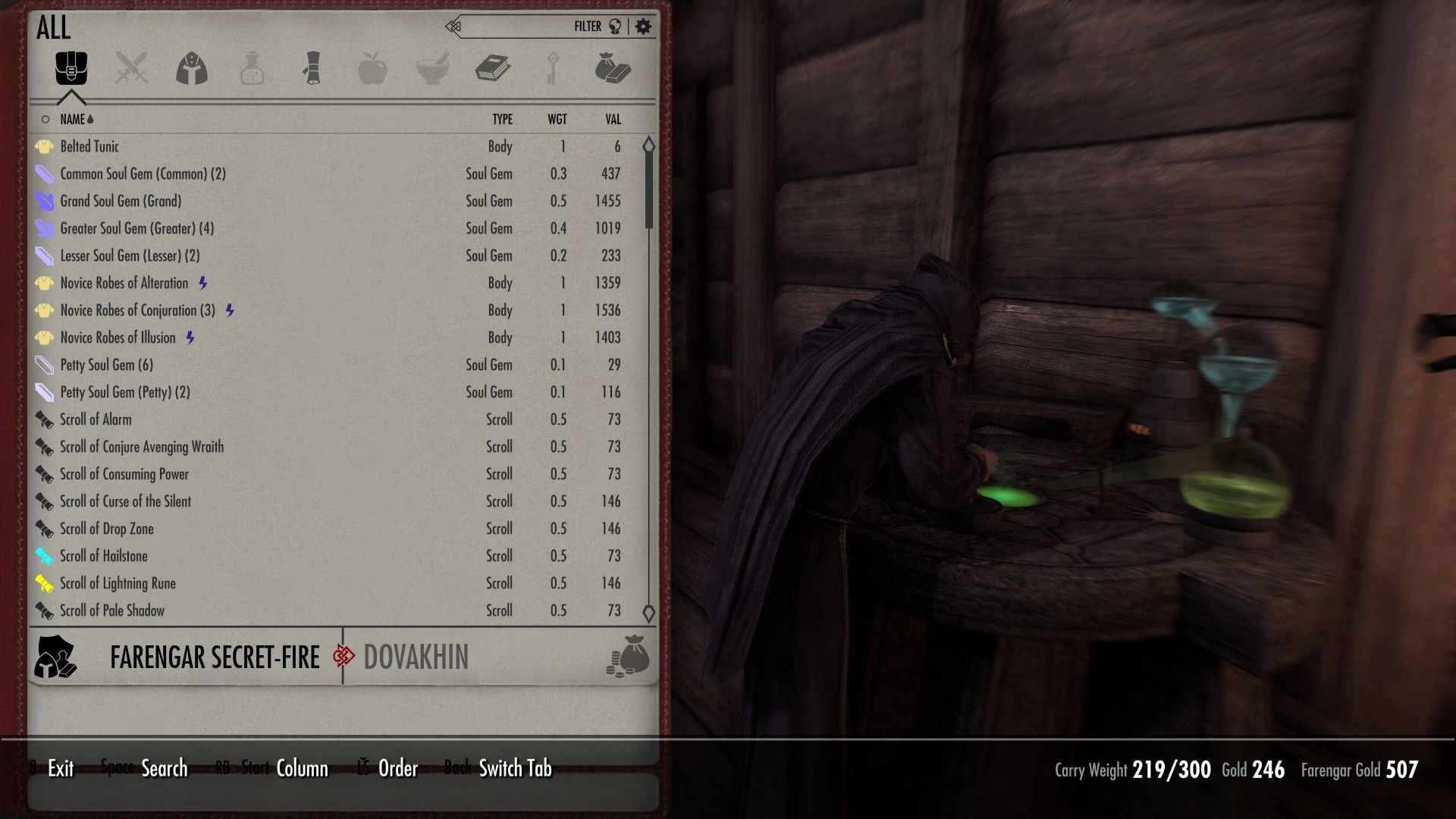Viewport: 1456px width, 819px height.
Task: Click the Exit button
Action: 59,768
